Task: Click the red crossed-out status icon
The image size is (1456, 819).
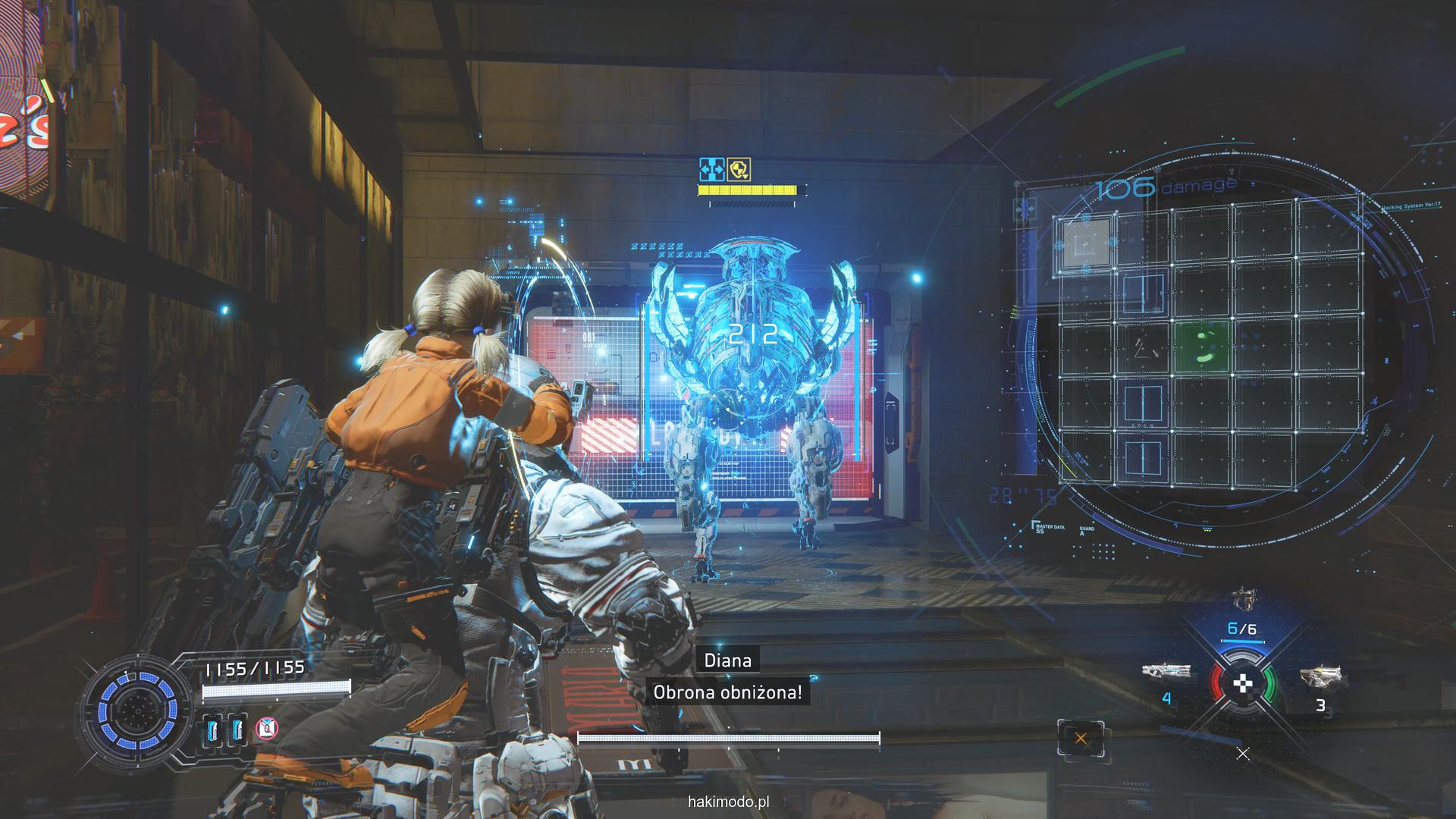Action: tap(265, 729)
